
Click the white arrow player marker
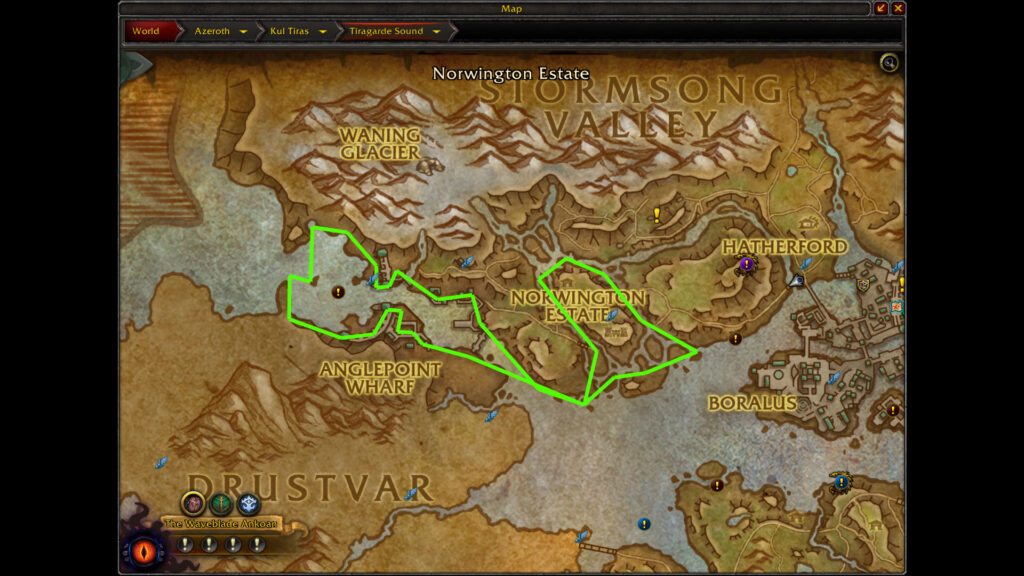[x=796, y=281]
